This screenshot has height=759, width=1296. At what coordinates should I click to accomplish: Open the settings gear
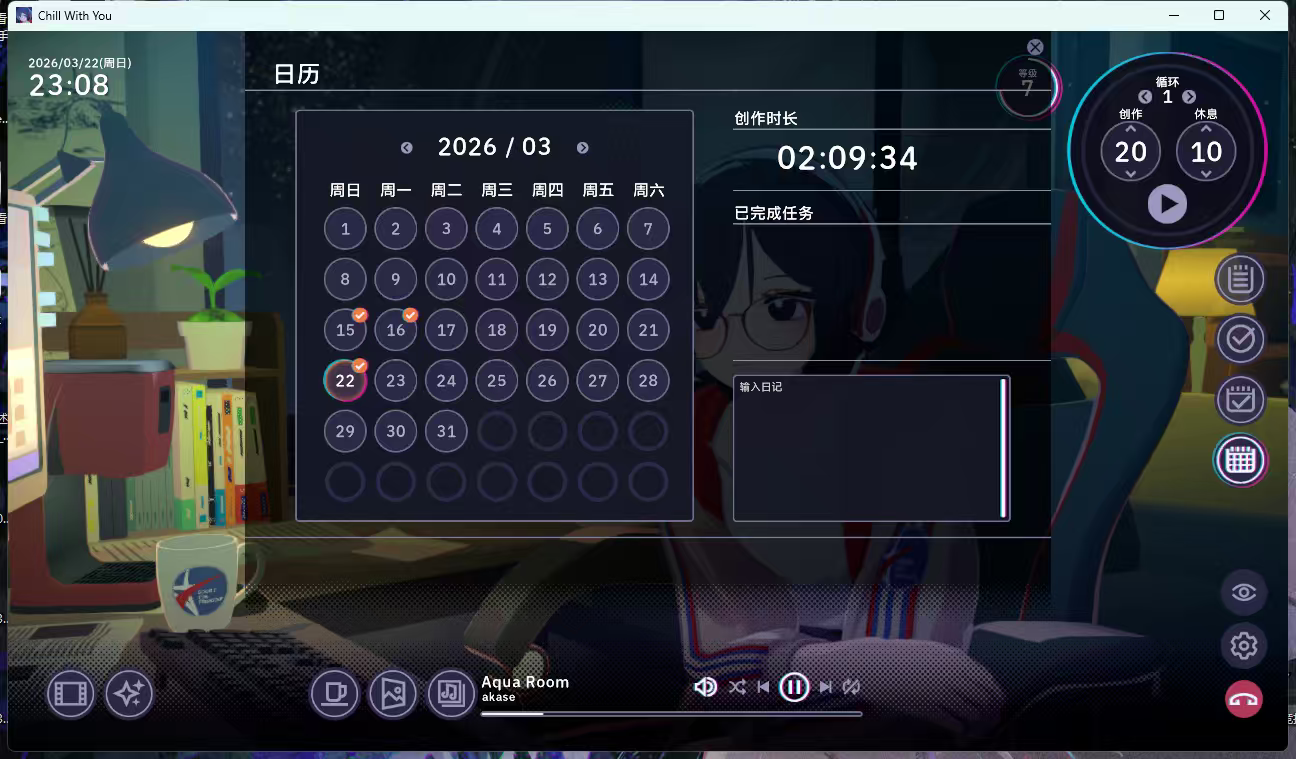point(1244,646)
